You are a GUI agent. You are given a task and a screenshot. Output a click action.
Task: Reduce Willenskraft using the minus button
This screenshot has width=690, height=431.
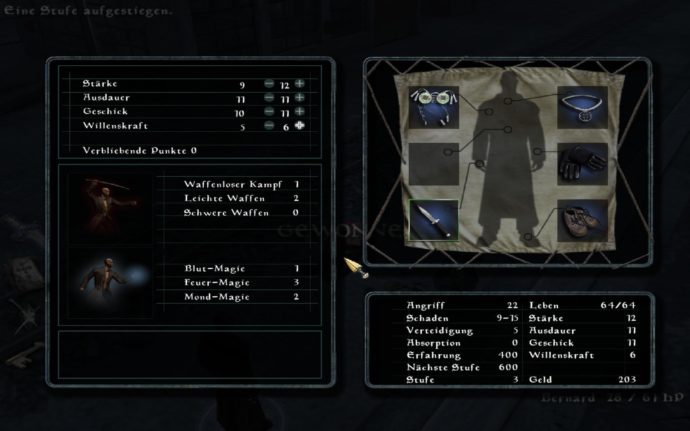(270, 127)
